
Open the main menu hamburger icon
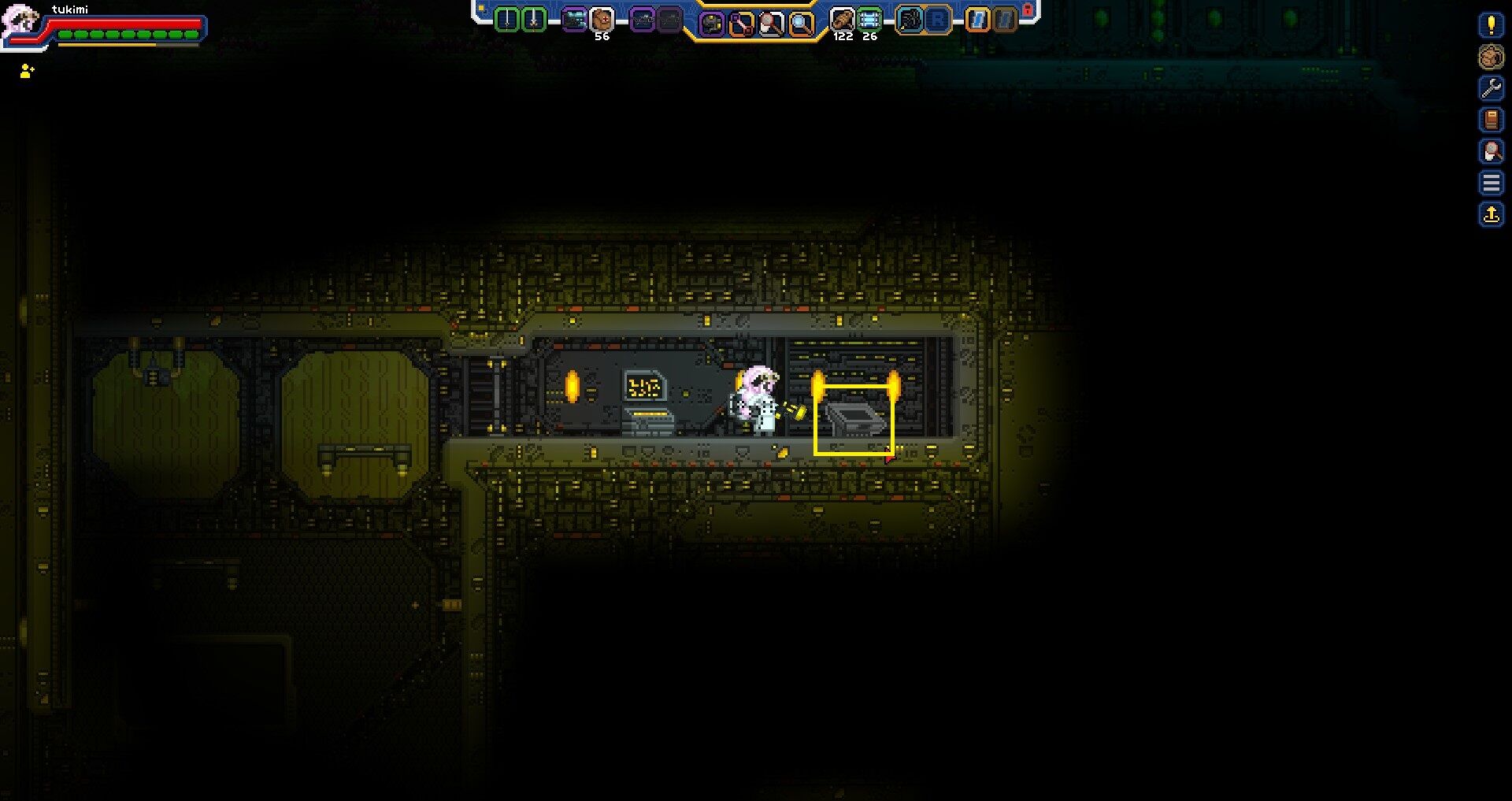click(x=1492, y=181)
